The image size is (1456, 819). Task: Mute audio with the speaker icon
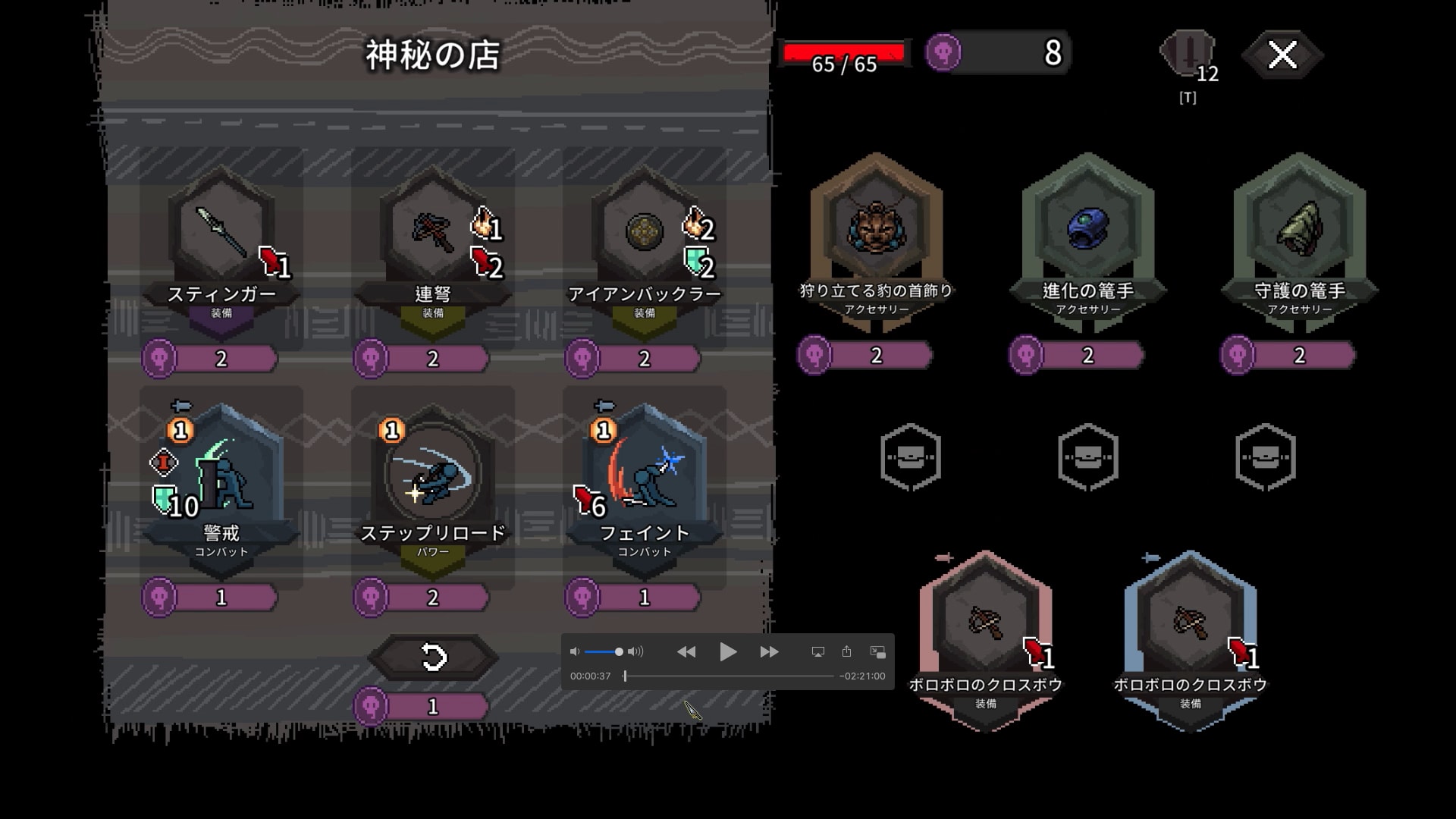coord(575,651)
